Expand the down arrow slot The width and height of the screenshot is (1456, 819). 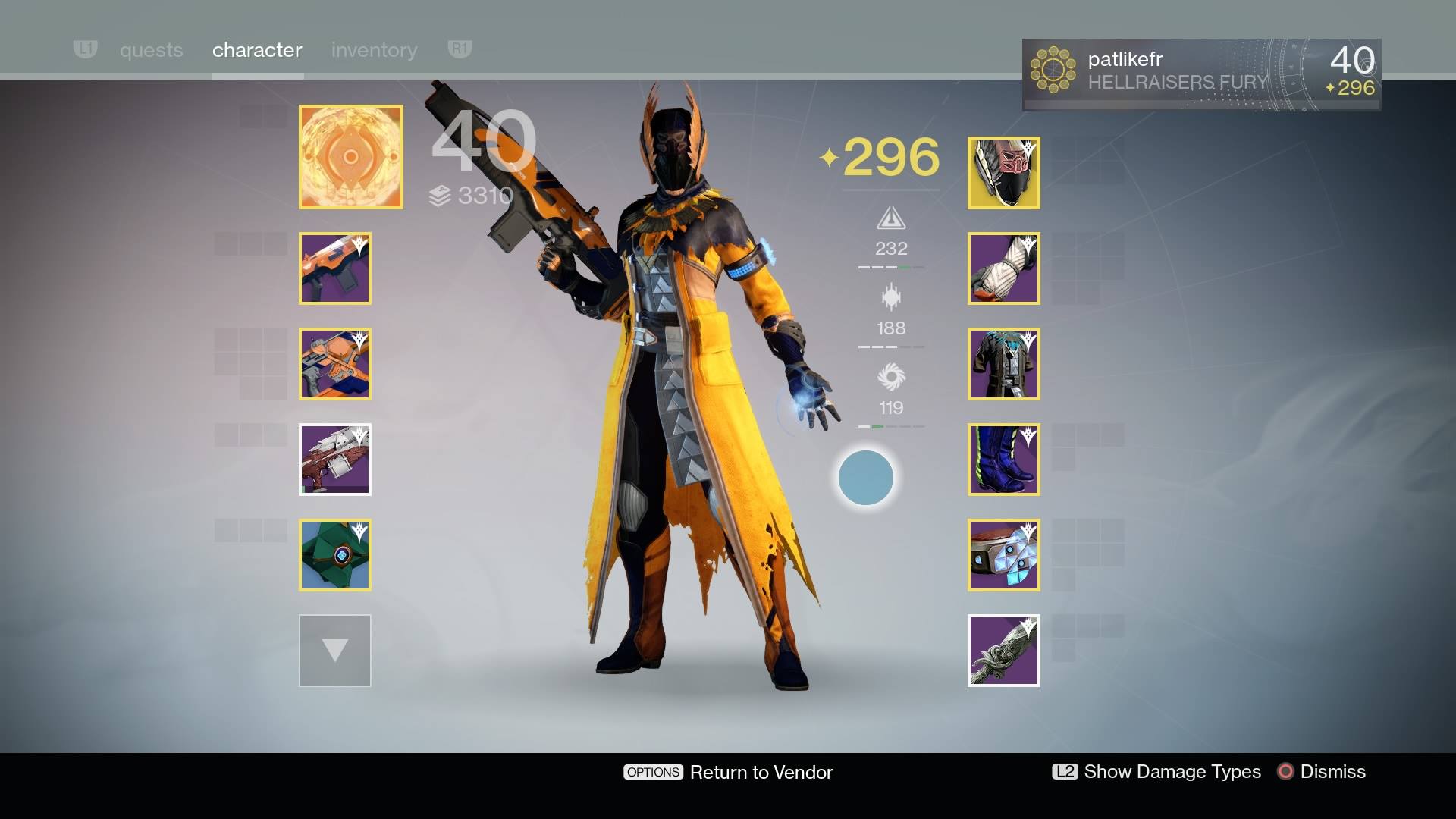click(335, 651)
